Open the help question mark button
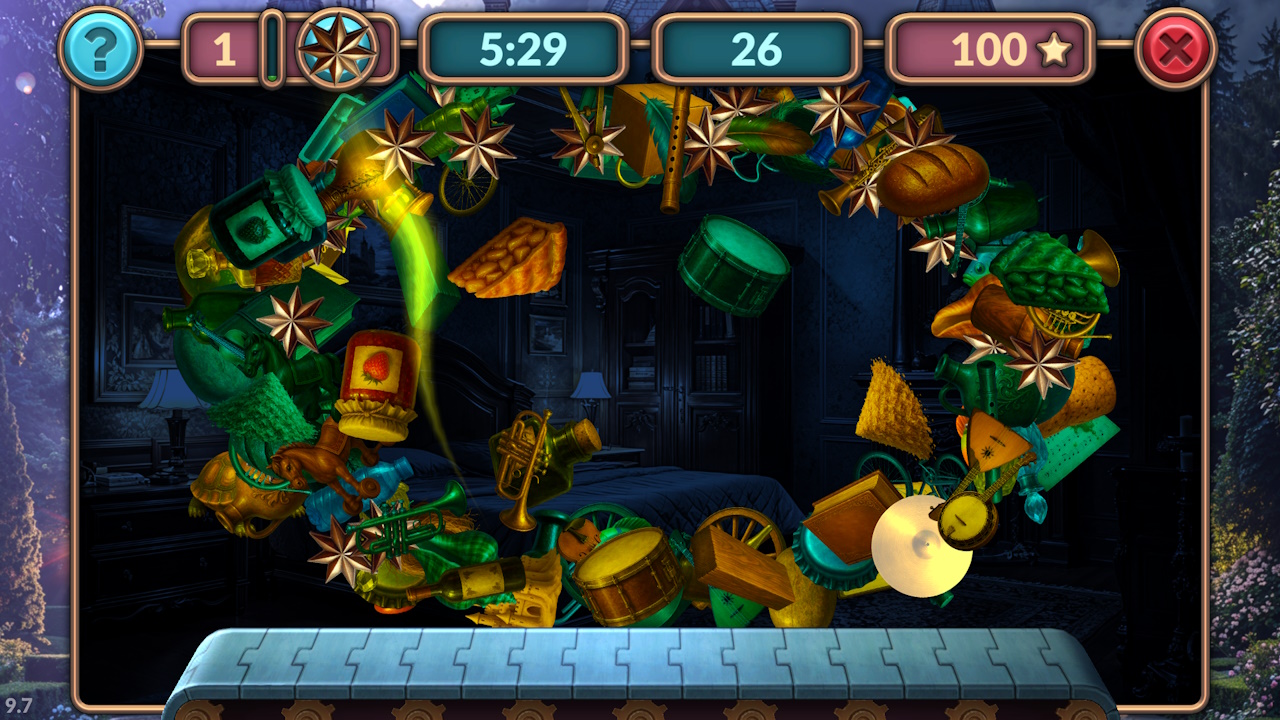The width and height of the screenshot is (1280, 720). pyautogui.click(x=100, y=48)
